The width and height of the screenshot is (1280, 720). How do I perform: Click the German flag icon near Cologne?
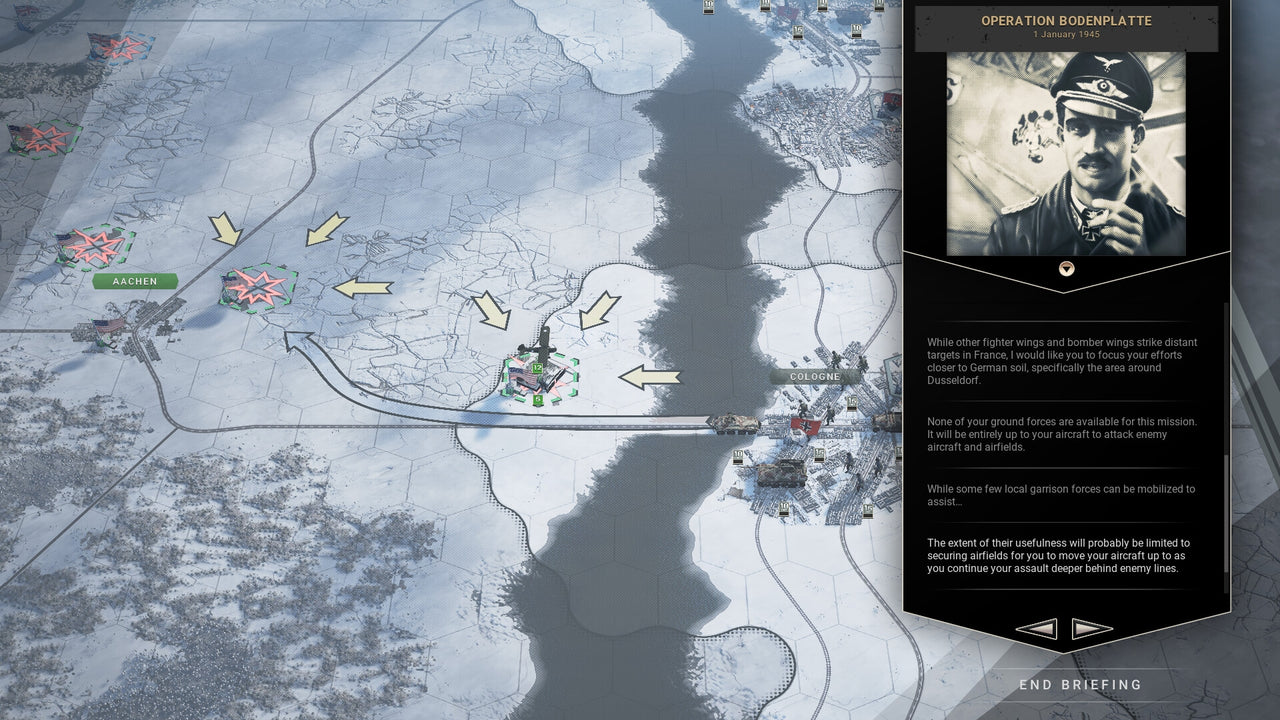[x=806, y=425]
